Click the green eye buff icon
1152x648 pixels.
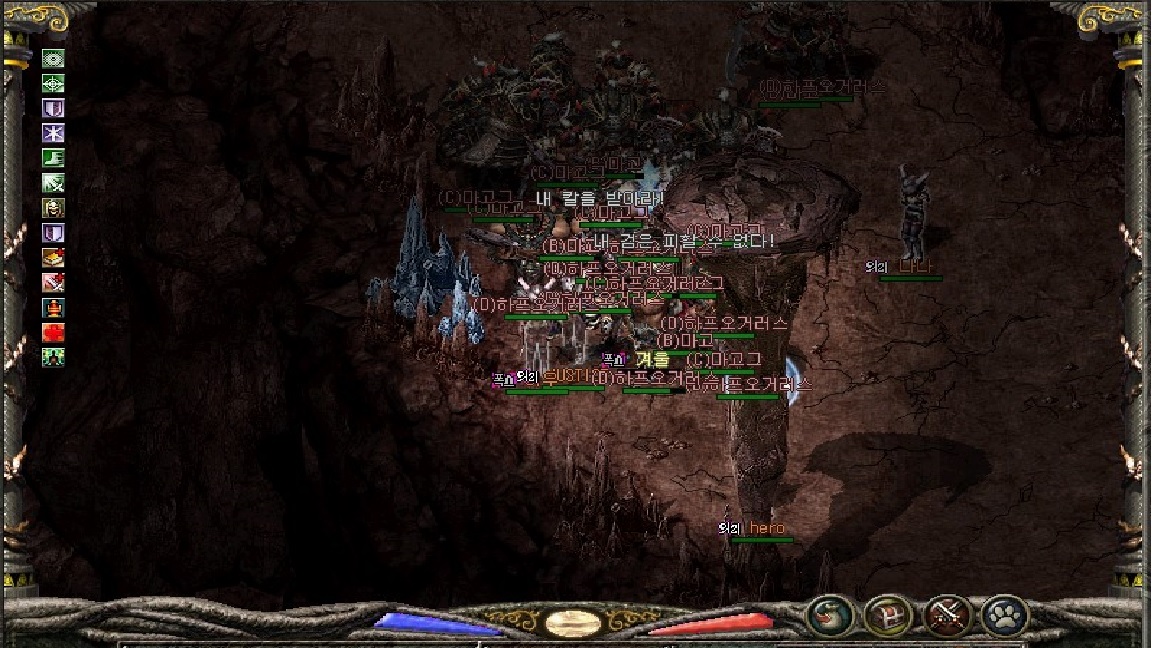click(x=53, y=59)
